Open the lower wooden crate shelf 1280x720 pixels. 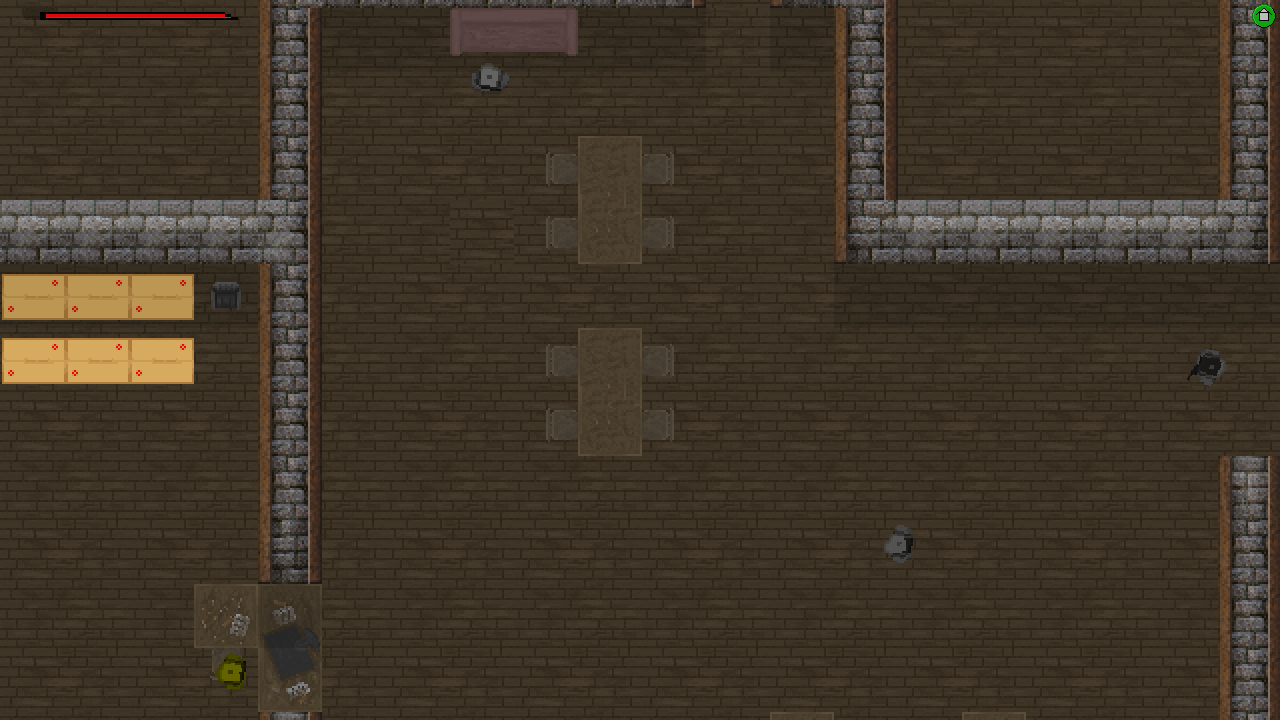(96, 360)
